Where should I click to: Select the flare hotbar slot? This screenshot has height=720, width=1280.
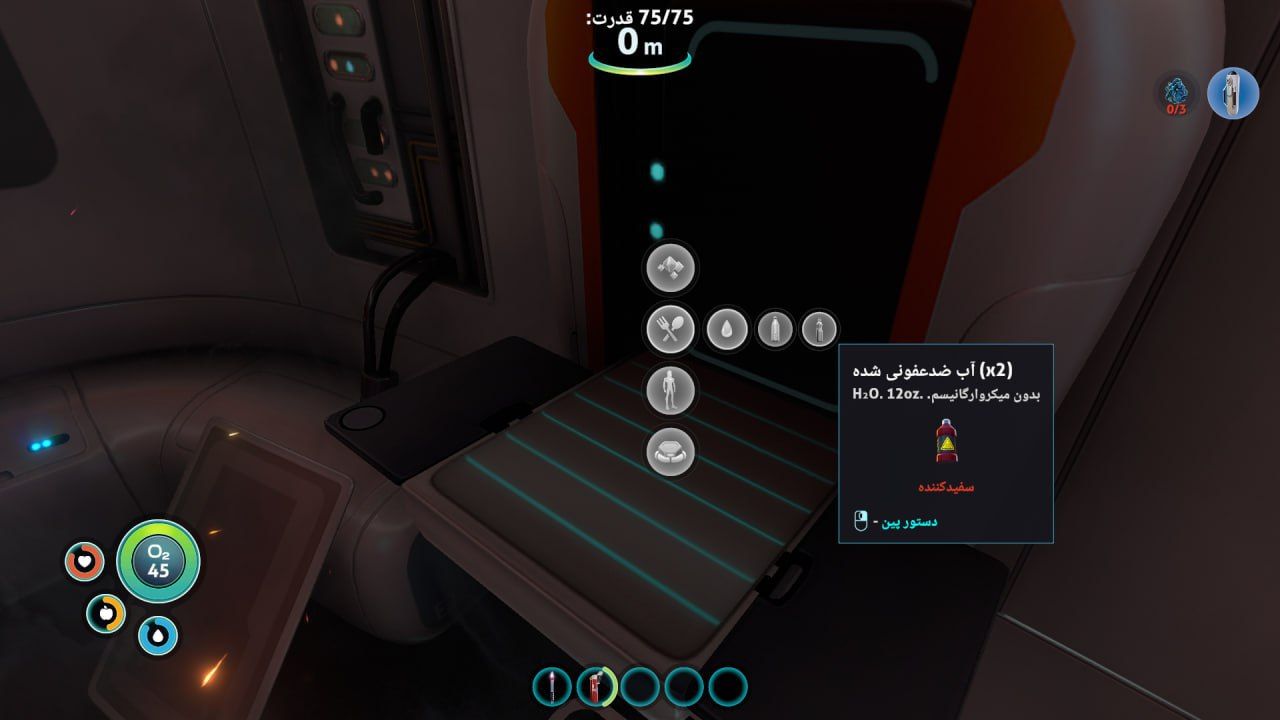click(x=552, y=686)
